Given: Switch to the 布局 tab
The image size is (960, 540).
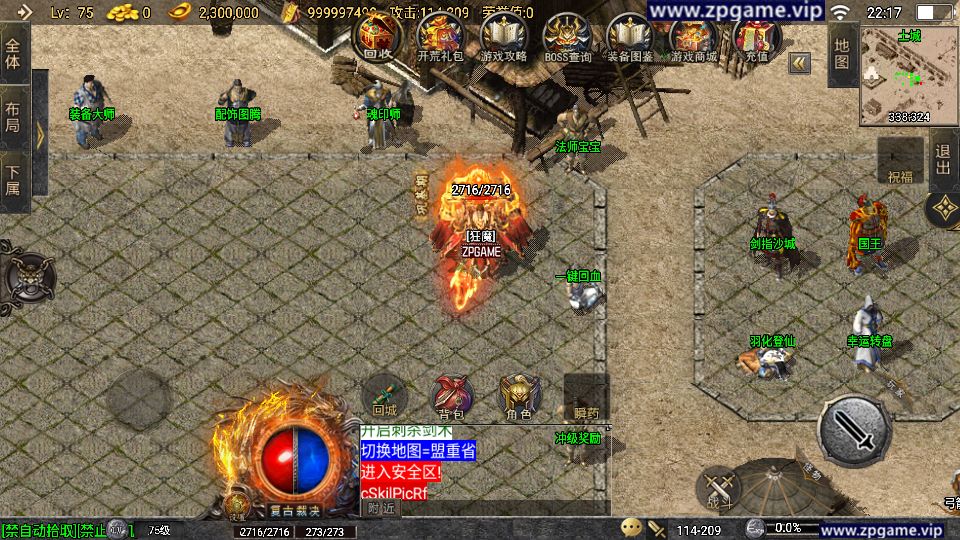Looking at the screenshot, I should click(x=14, y=118).
